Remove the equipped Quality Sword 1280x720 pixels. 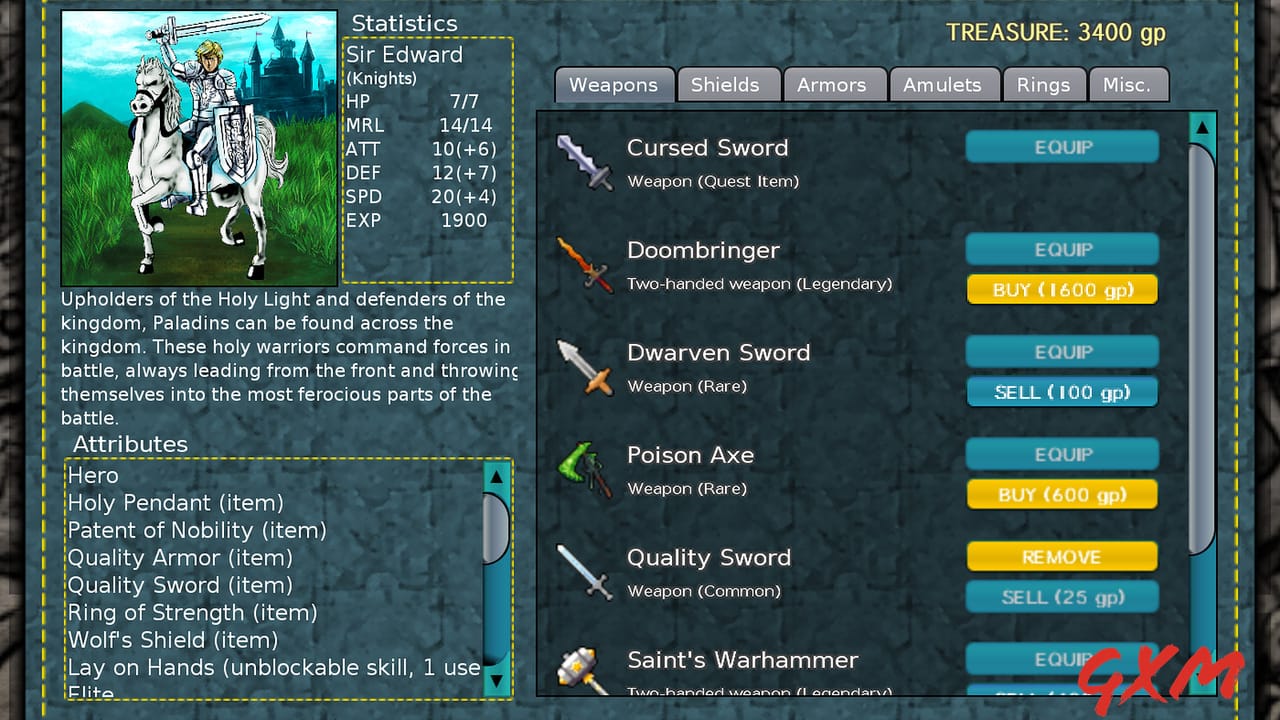[1062, 557]
